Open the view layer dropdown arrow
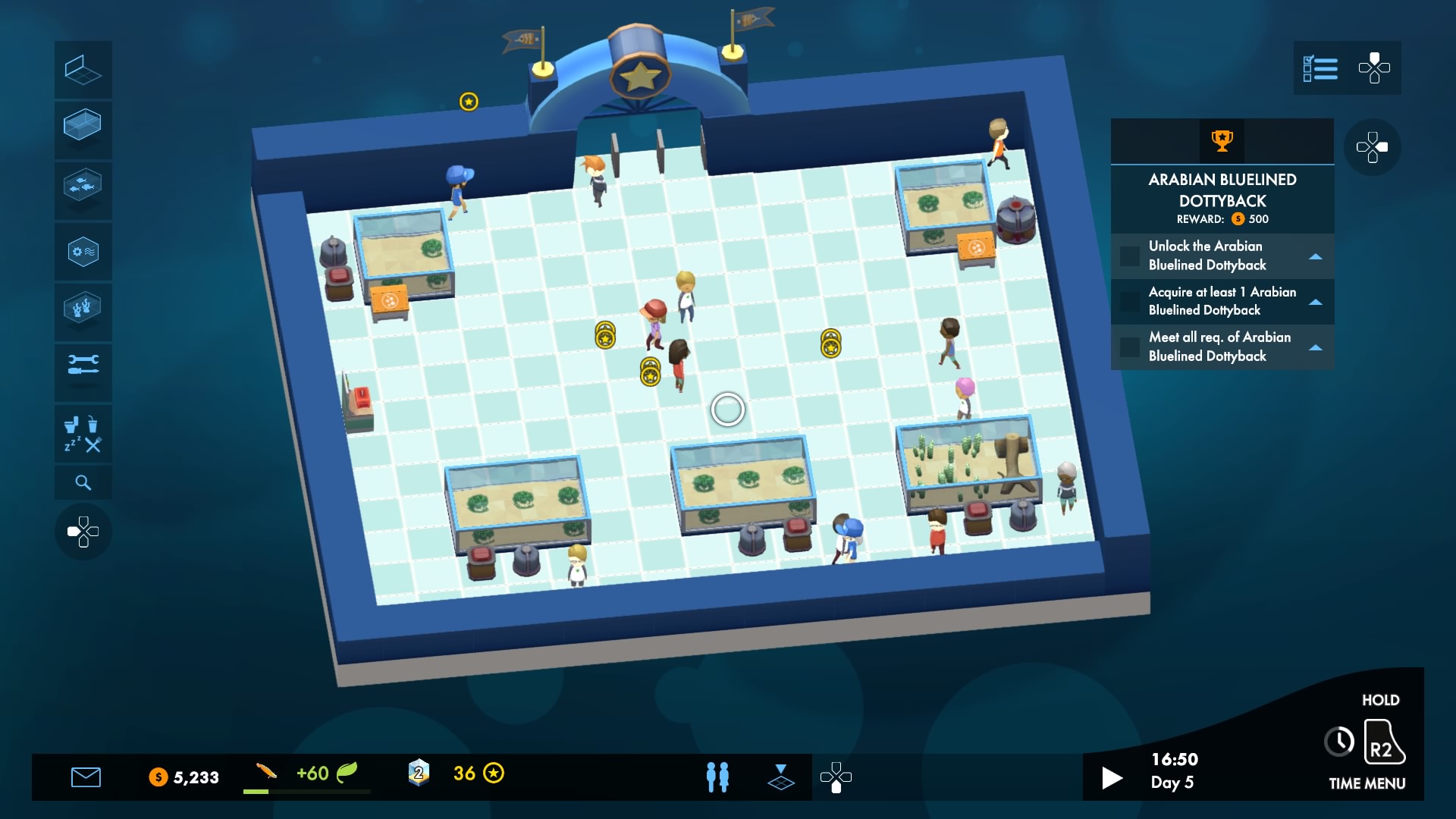Image resolution: width=1456 pixels, height=819 pixels. [x=781, y=777]
